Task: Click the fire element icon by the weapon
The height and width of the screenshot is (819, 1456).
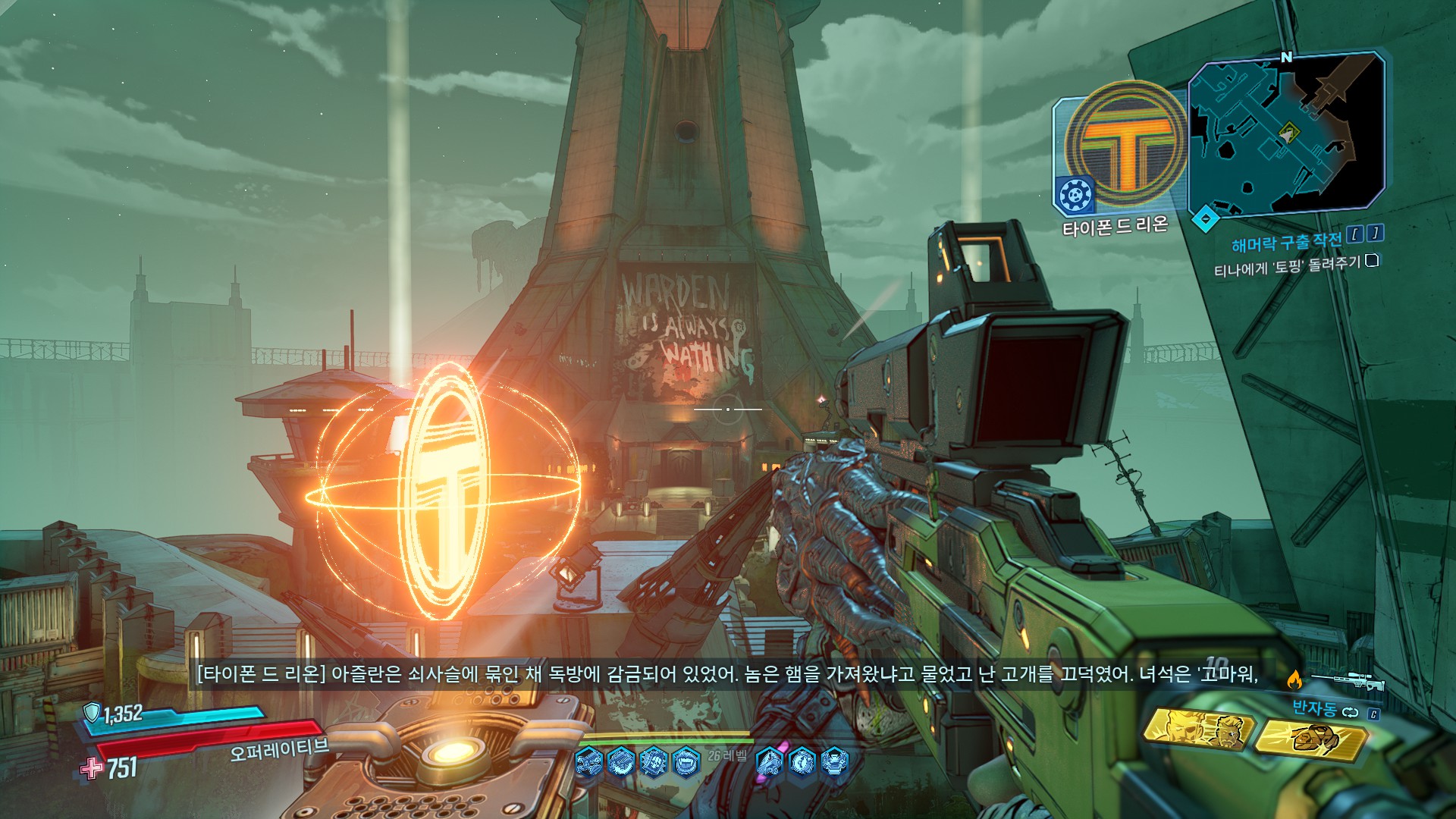Action: [1294, 679]
